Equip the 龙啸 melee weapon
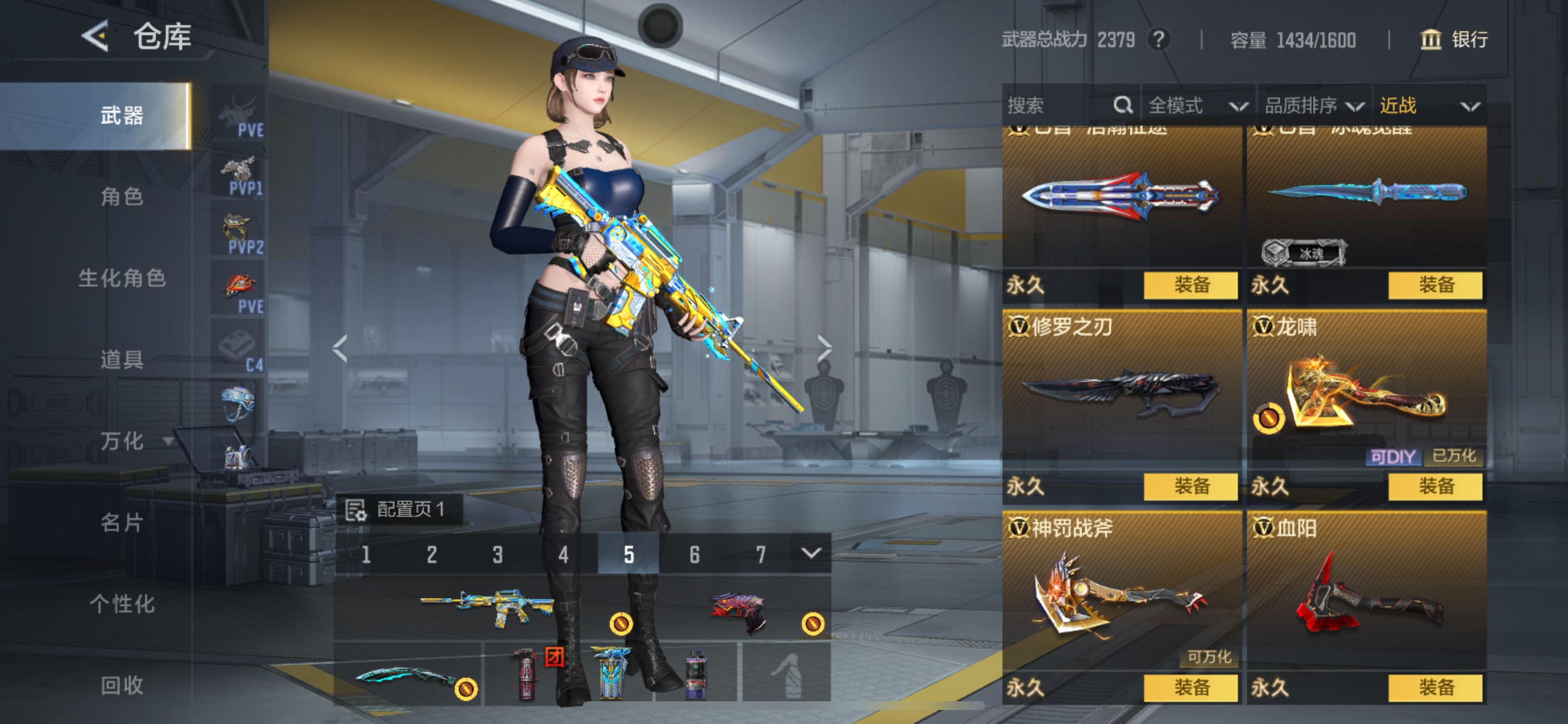Image resolution: width=1568 pixels, height=724 pixels. click(x=1436, y=486)
